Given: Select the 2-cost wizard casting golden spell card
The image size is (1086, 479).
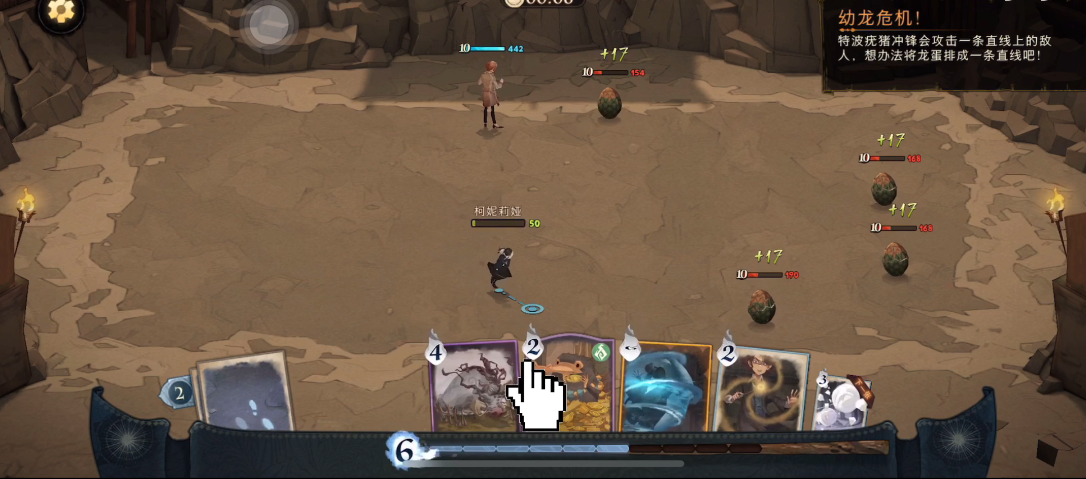Looking at the screenshot, I should pyautogui.click(x=761, y=390).
